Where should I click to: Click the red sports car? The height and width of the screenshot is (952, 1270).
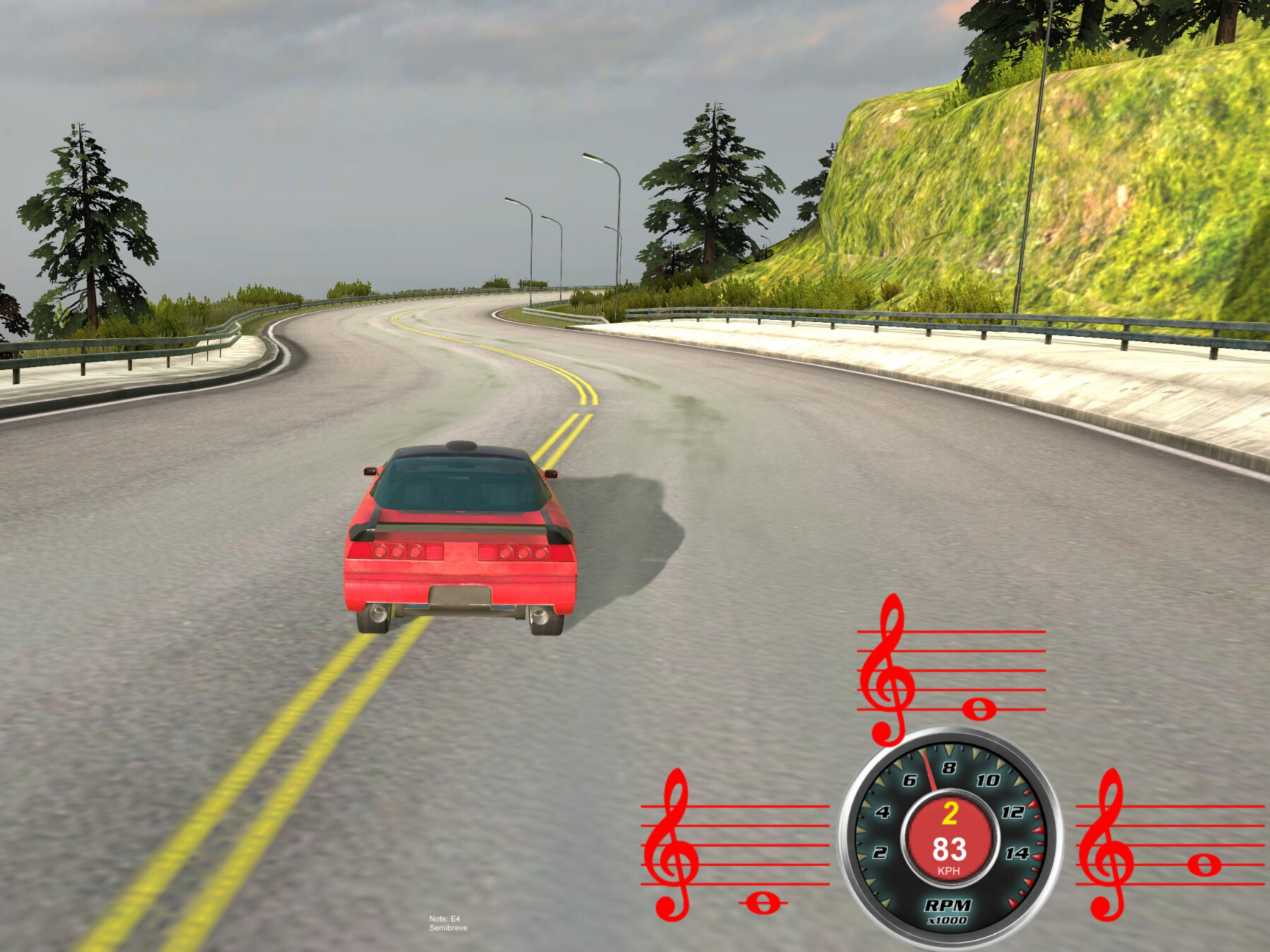459,544
